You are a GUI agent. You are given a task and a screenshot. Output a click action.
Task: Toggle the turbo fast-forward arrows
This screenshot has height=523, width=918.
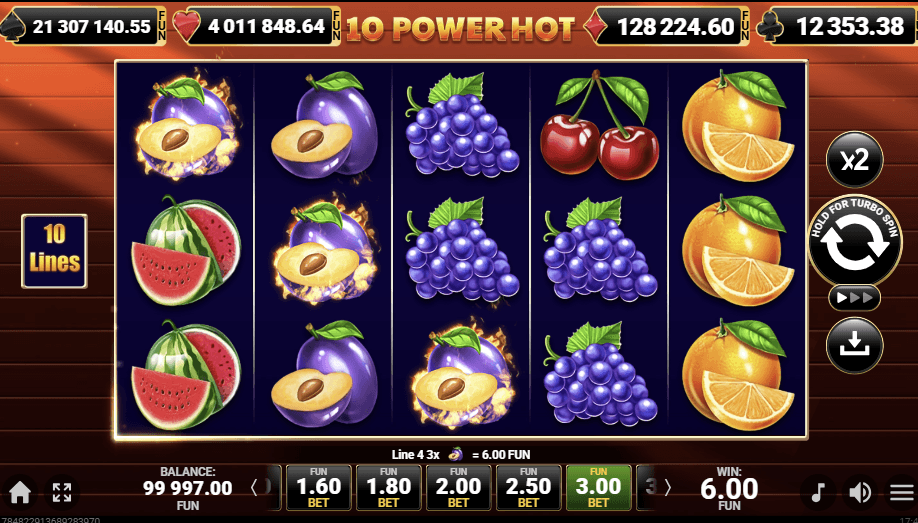(854, 297)
